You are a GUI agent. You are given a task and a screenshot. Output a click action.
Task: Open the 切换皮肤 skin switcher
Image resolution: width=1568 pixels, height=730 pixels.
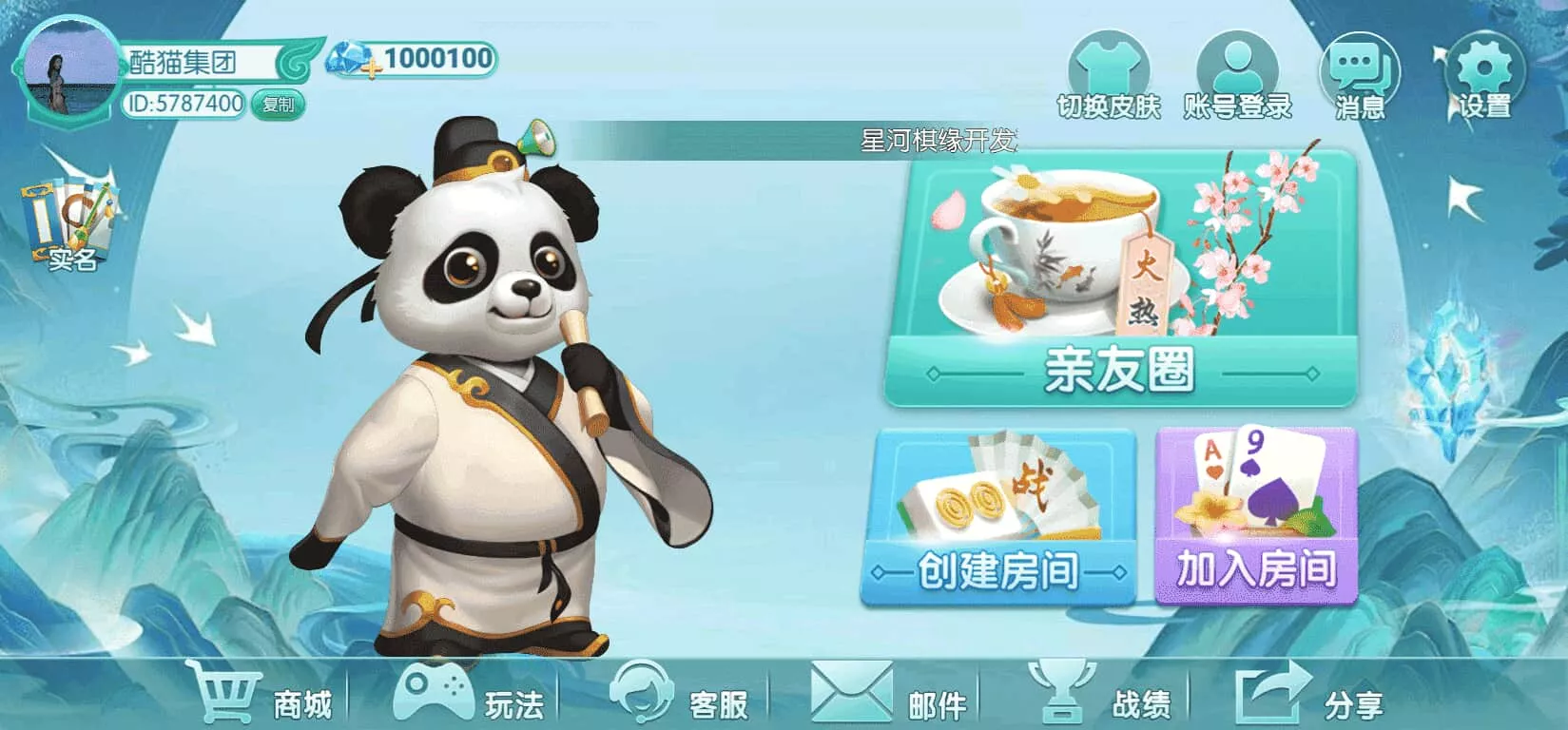[1110, 71]
